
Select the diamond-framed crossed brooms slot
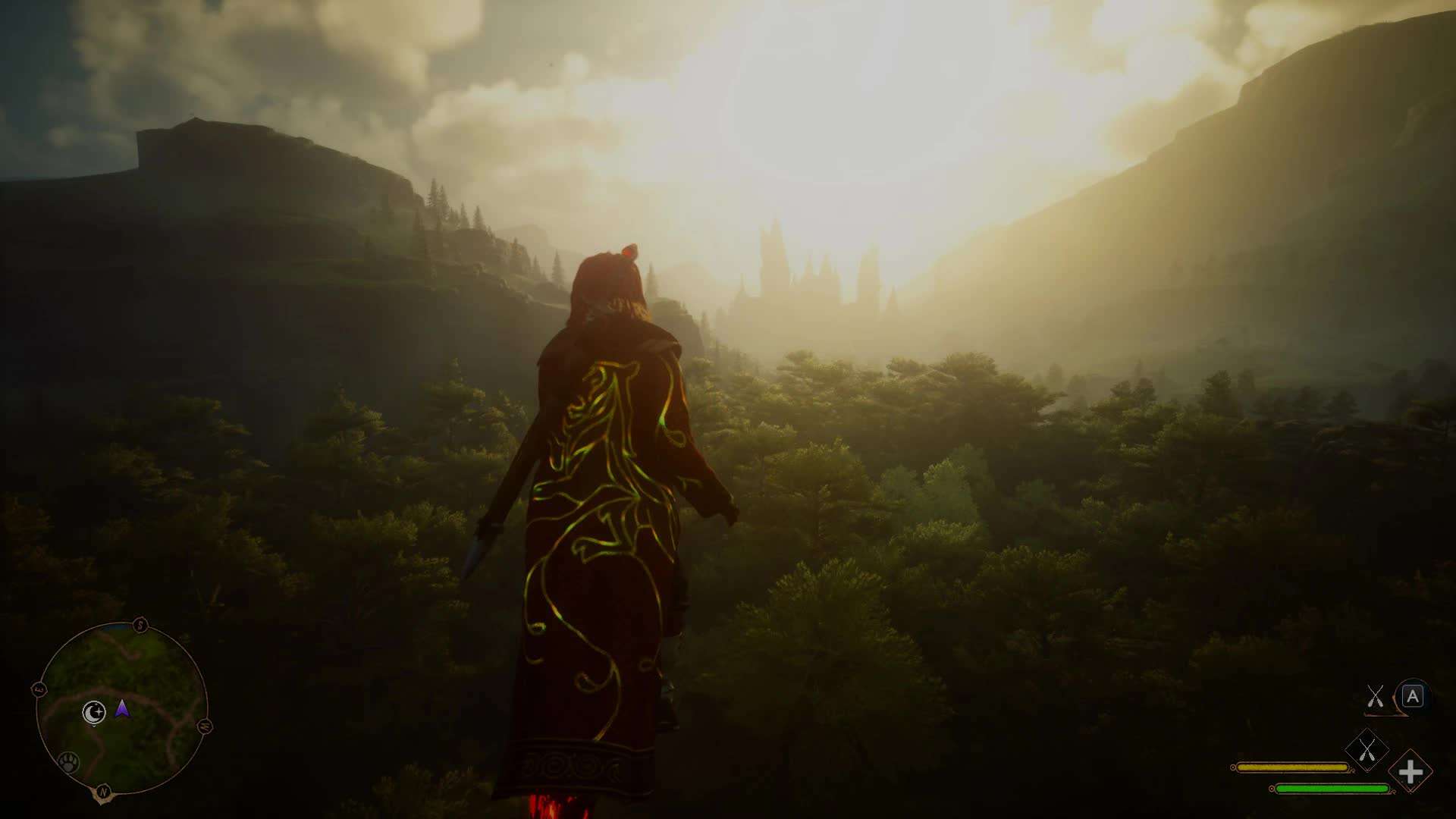click(x=1367, y=751)
